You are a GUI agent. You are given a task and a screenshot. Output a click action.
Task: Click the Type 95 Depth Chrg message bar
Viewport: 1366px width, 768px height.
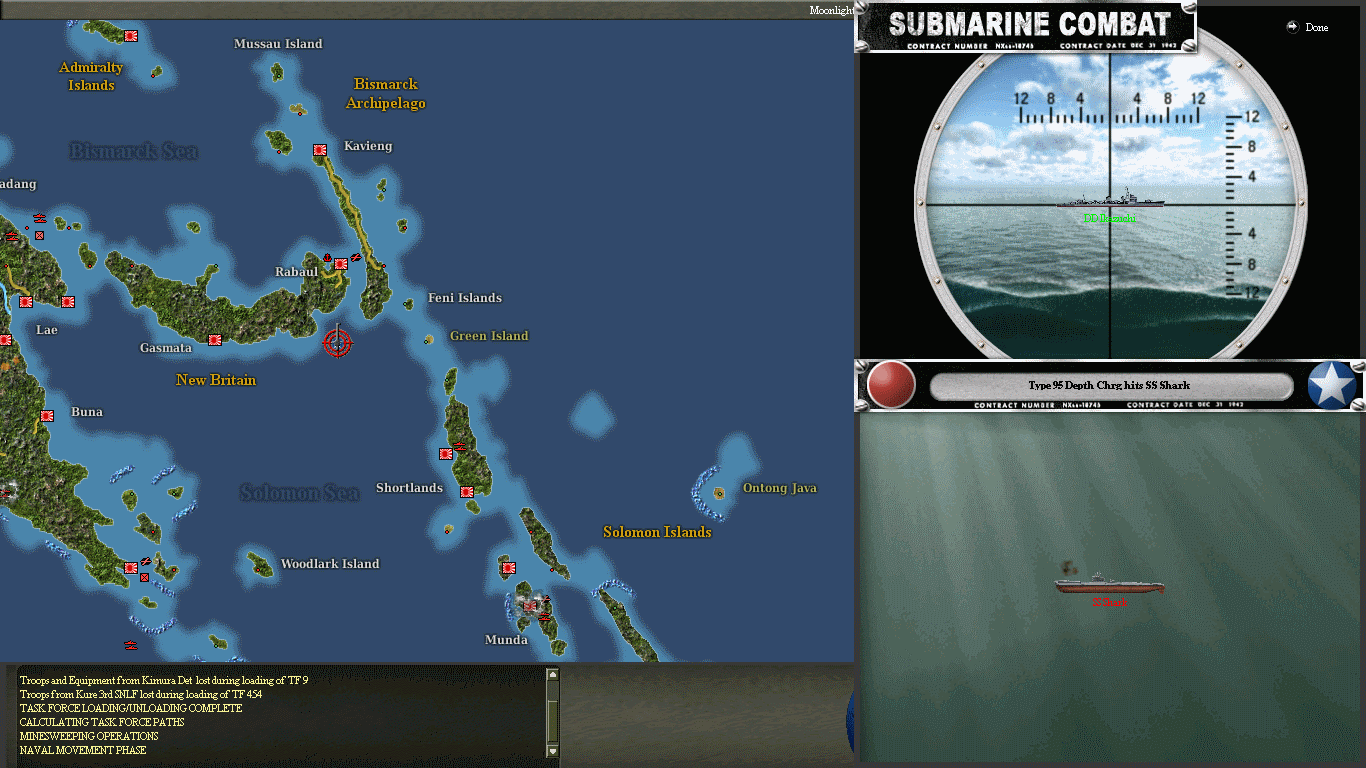[1109, 385]
